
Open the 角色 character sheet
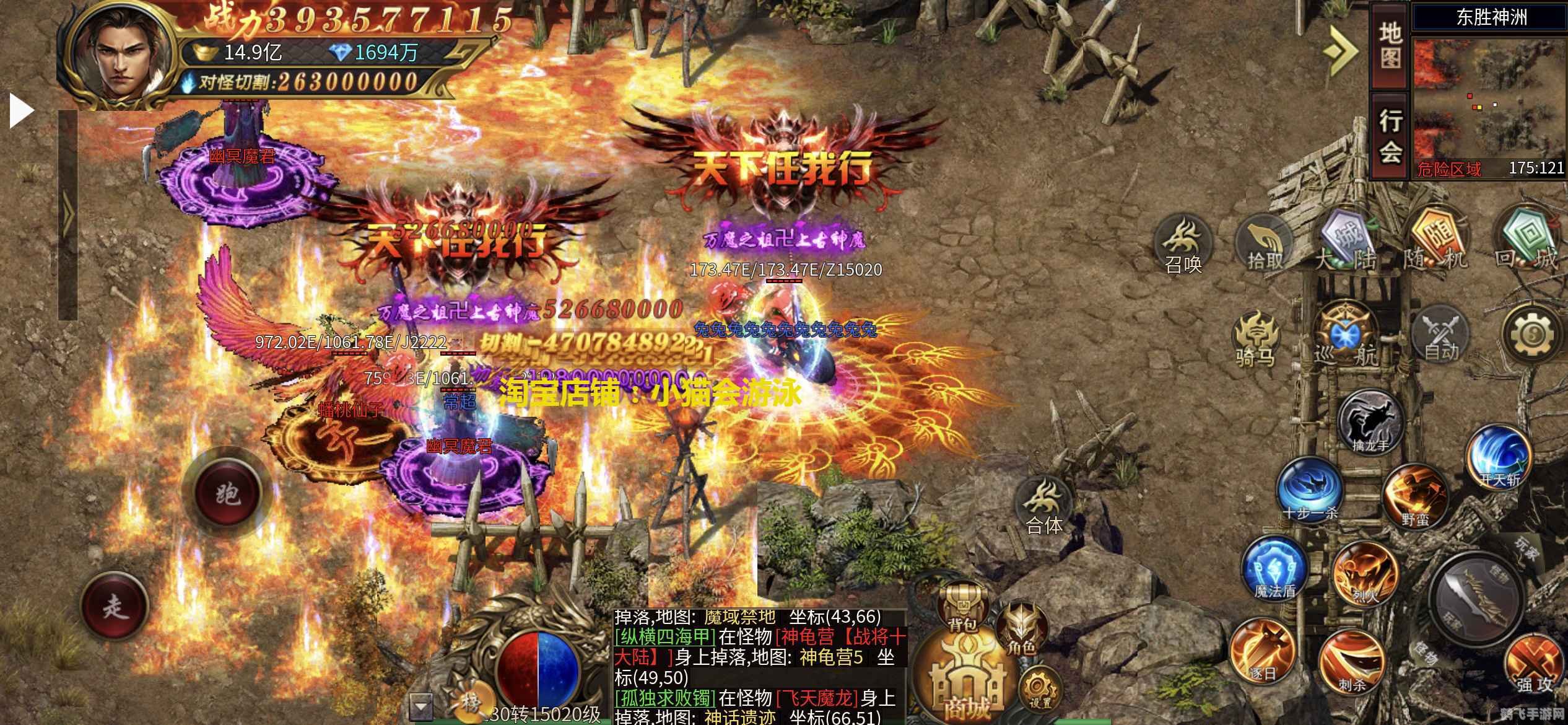point(1021,630)
